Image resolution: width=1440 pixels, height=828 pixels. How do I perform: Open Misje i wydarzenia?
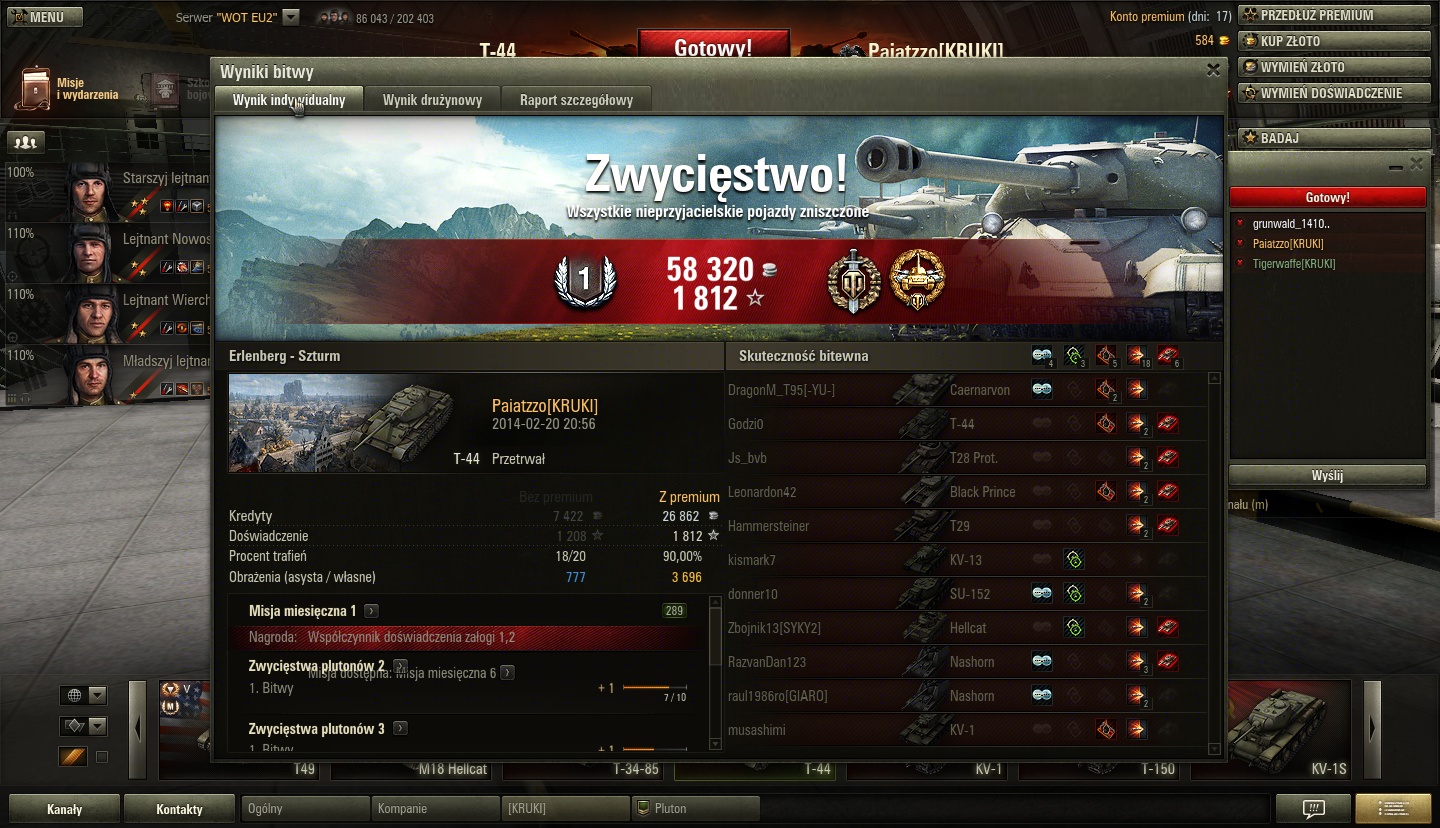tap(68, 89)
